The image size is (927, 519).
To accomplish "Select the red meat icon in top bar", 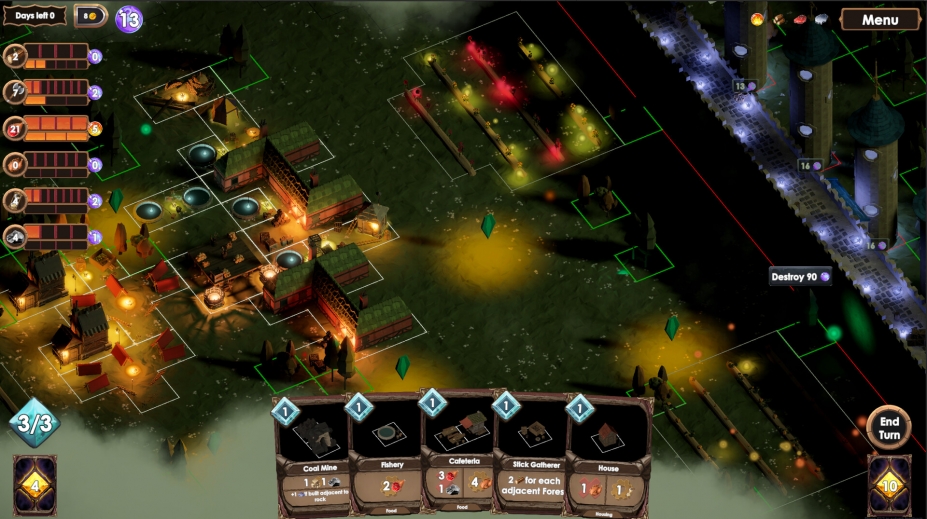I will click(x=800, y=19).
